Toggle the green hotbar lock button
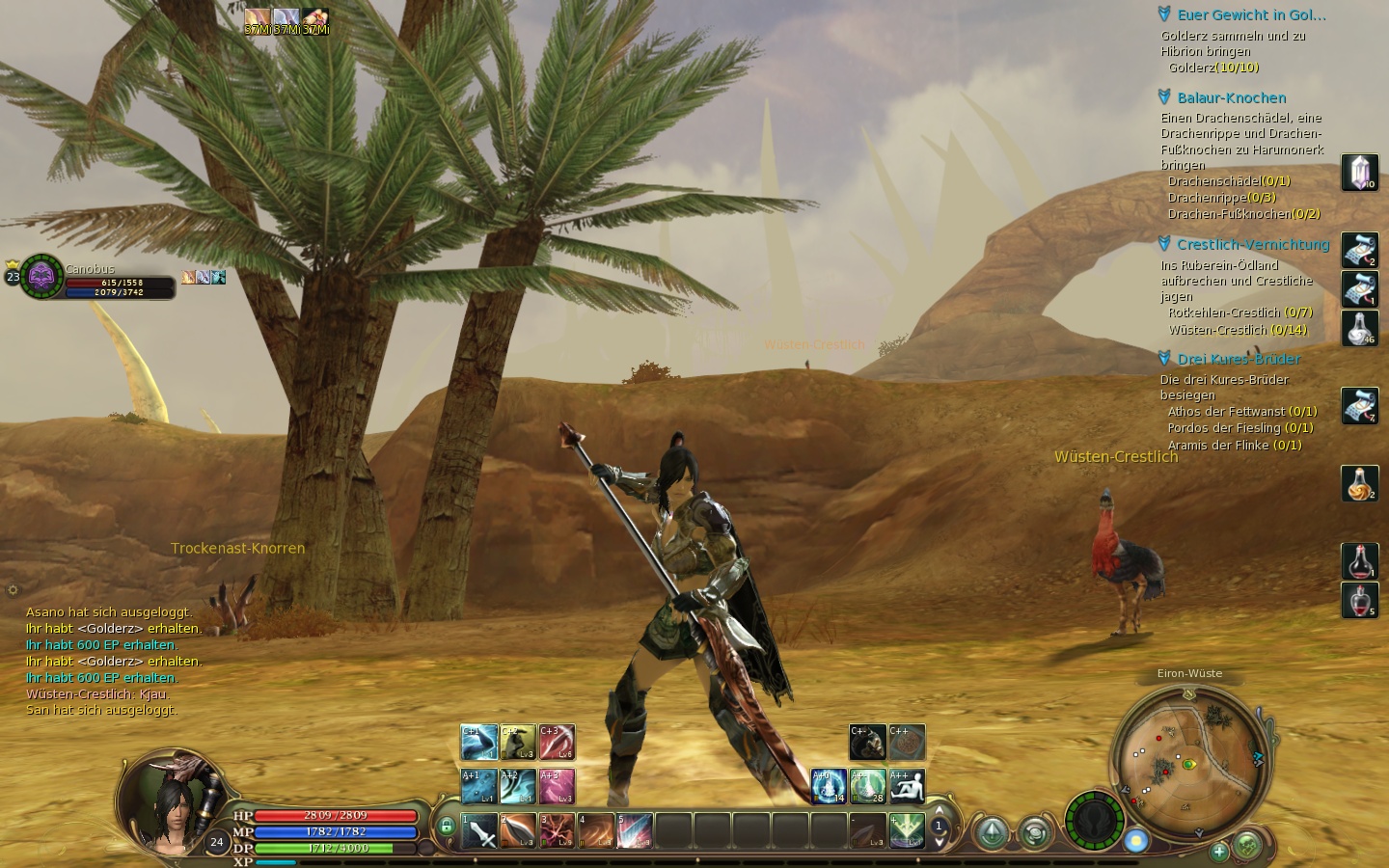1389x868 pixels. (x=446, y=827)
